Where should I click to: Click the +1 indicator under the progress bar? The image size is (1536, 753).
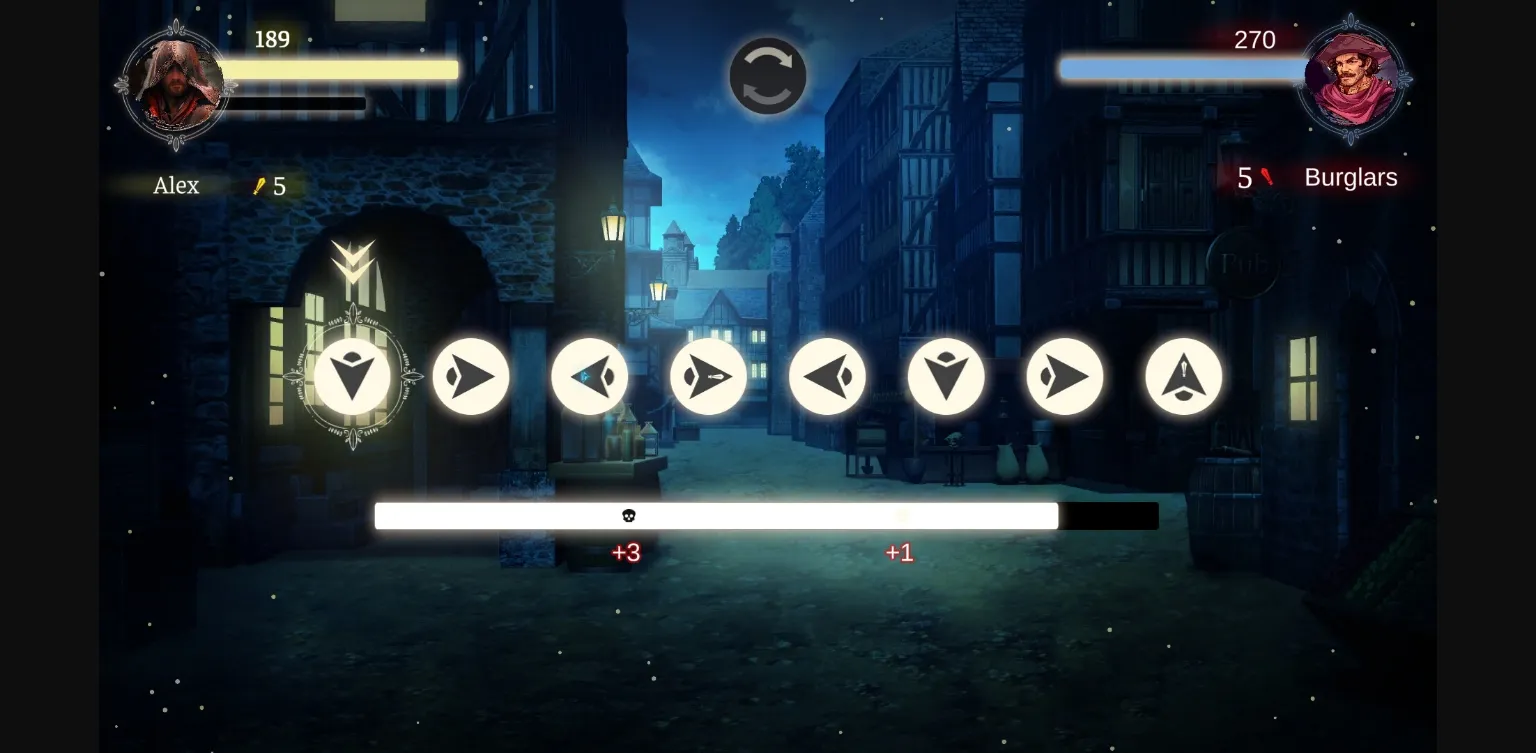[898, 552]
